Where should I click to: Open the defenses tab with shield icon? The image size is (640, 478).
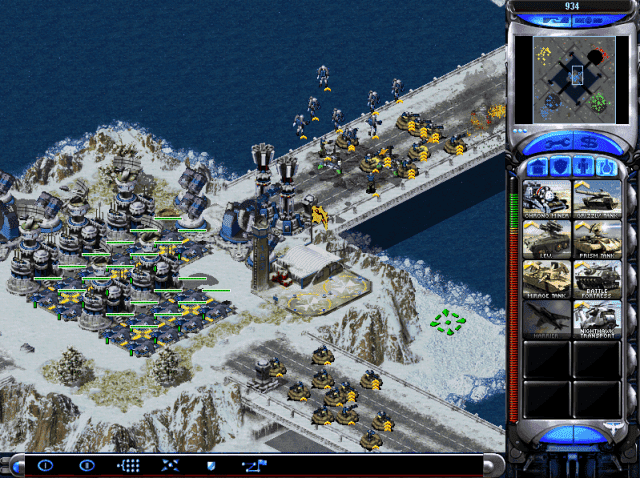click(558, 166)
